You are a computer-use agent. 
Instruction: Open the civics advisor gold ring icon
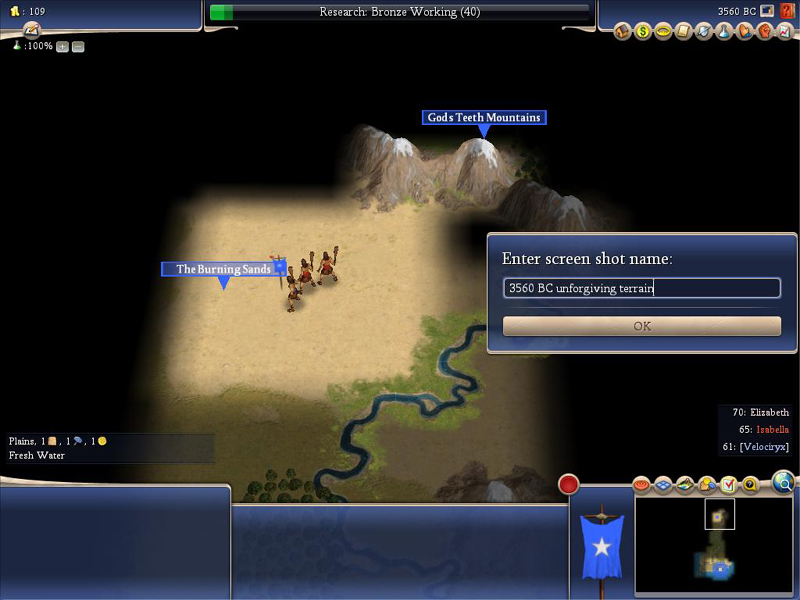click(x=662, y=32)
